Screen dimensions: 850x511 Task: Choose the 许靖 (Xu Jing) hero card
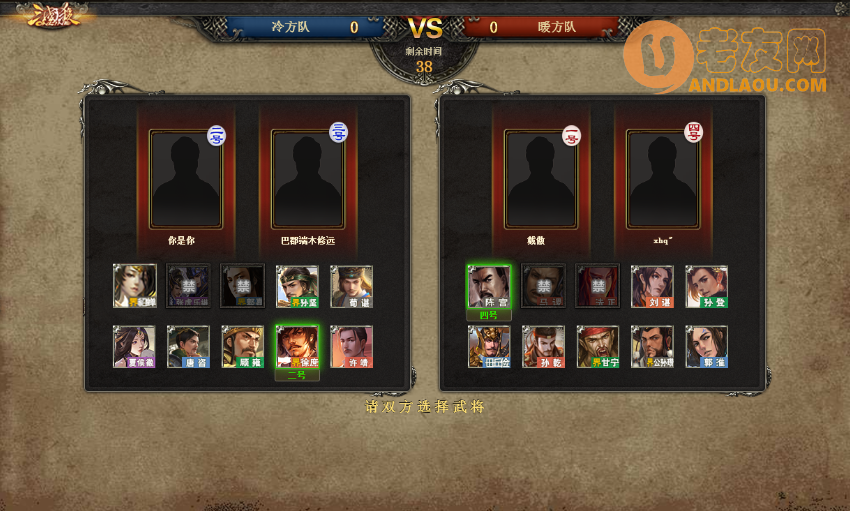point(351,346)
